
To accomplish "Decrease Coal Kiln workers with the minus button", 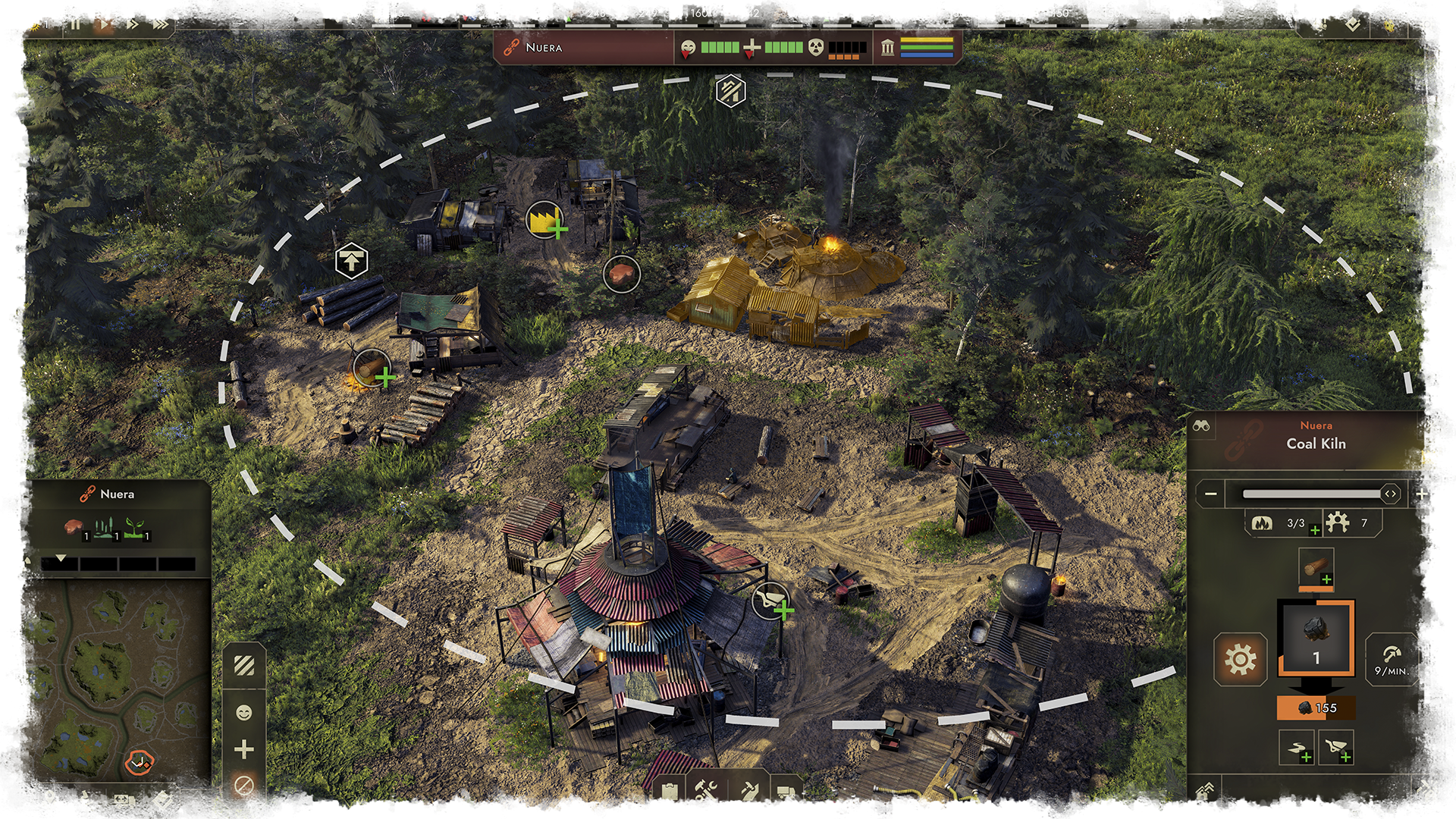I will 1211,494.
